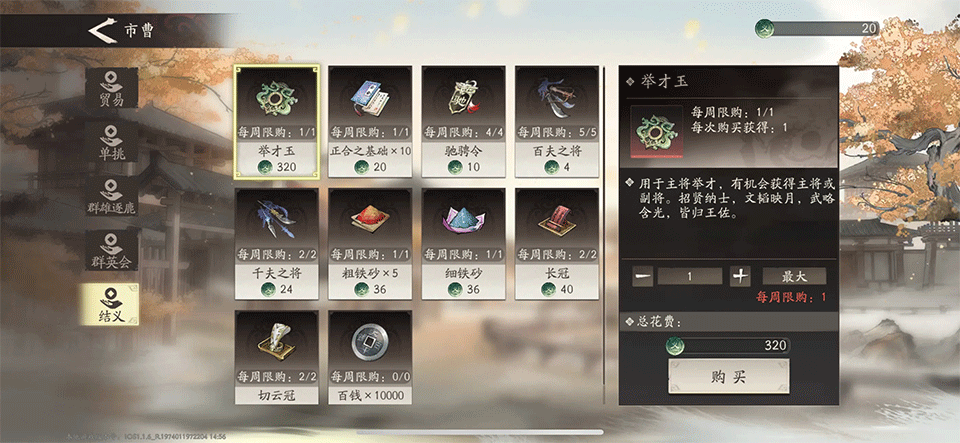This screenshot has height=443, width=960.
Task: Set quantity to maximum with 最大
Action: click(x=794, y=276)
